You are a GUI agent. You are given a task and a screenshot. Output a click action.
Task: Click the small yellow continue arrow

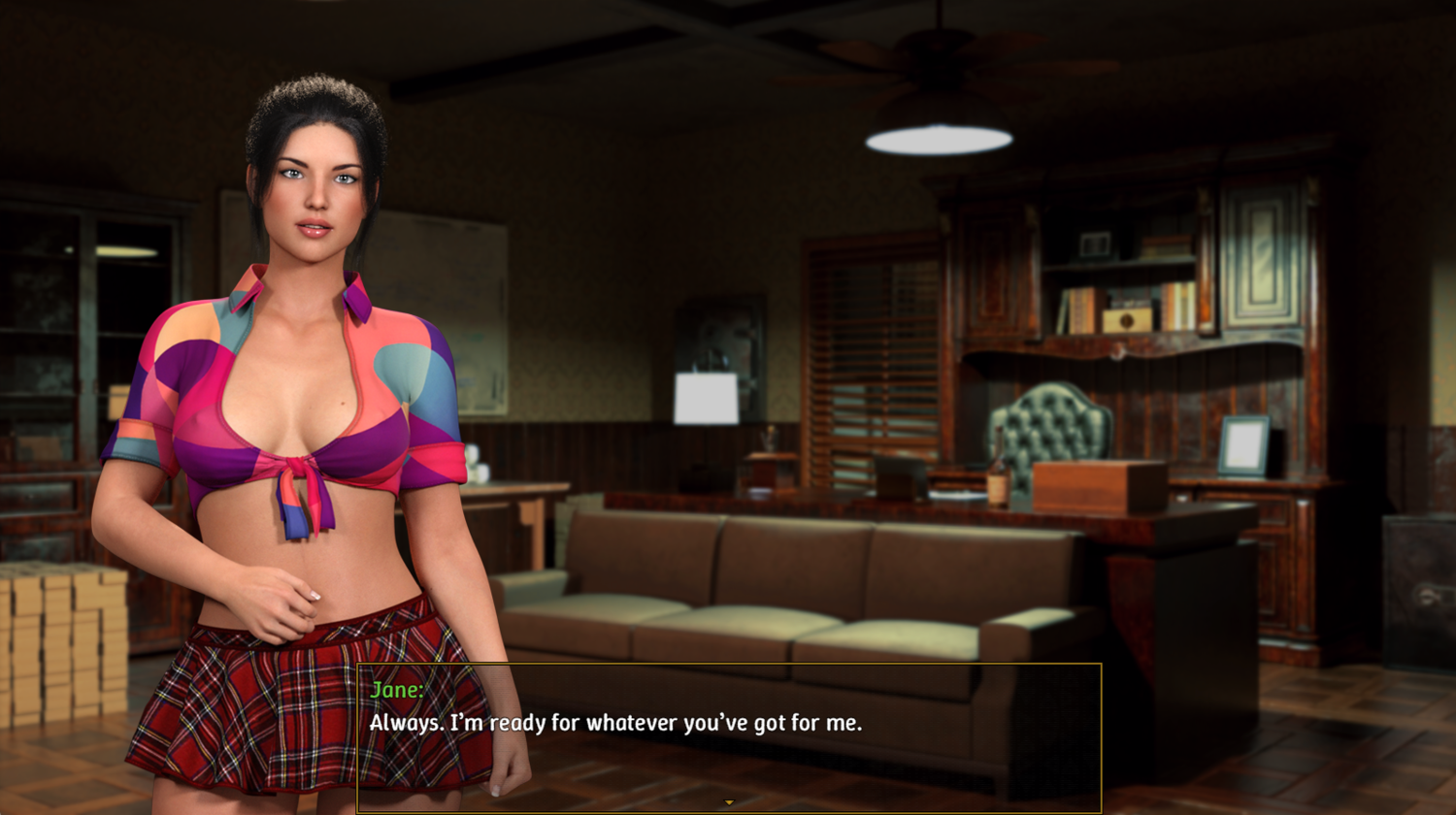[729, 802]
